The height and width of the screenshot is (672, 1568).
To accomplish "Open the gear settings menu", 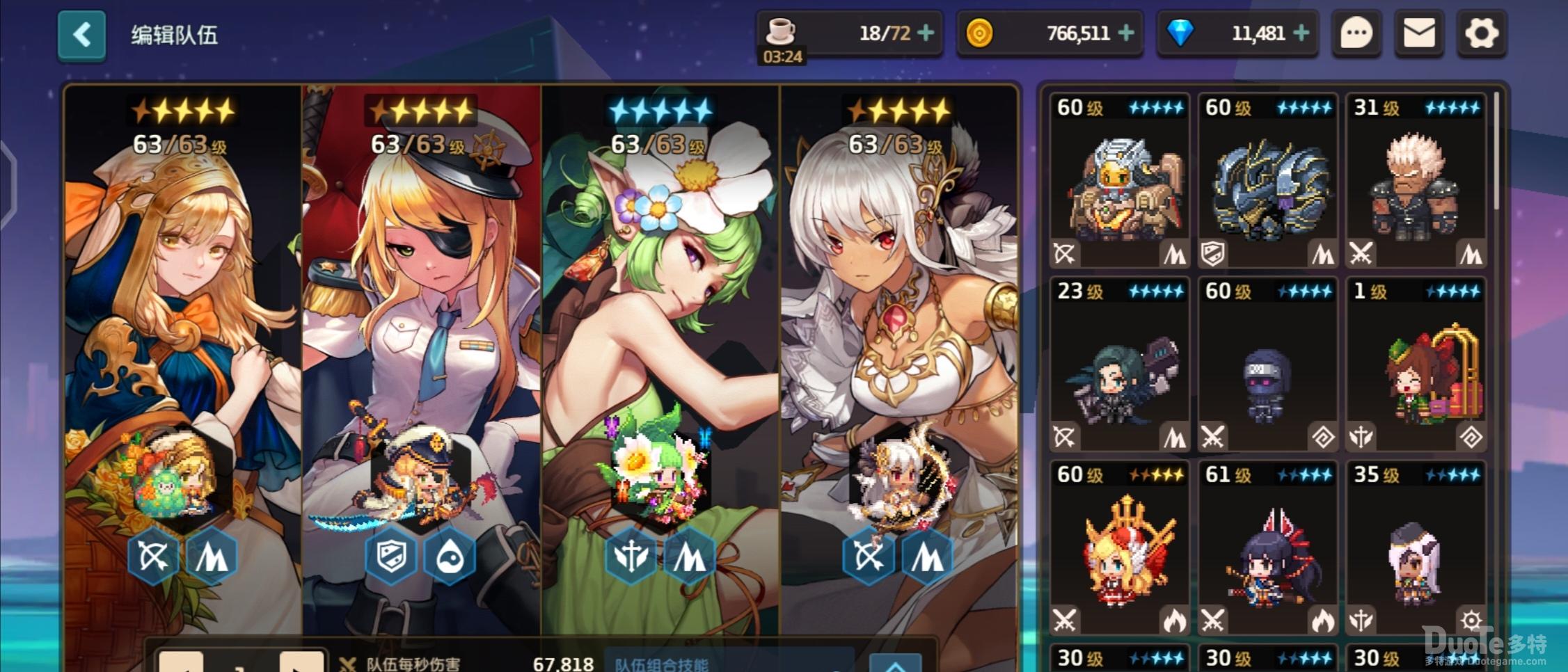I will [x=1481, y=33].
